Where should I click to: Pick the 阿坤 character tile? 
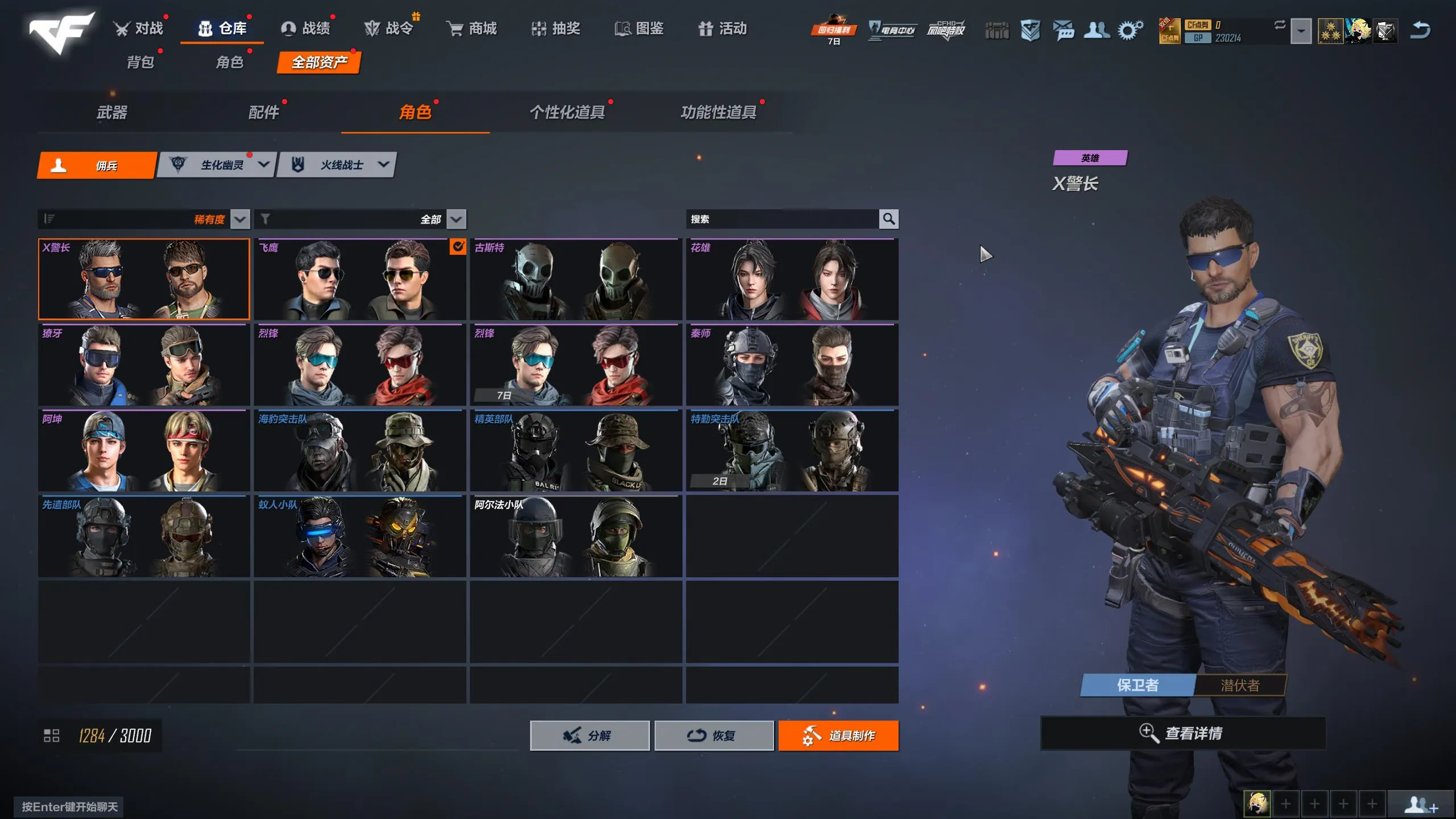pos(144,450)
